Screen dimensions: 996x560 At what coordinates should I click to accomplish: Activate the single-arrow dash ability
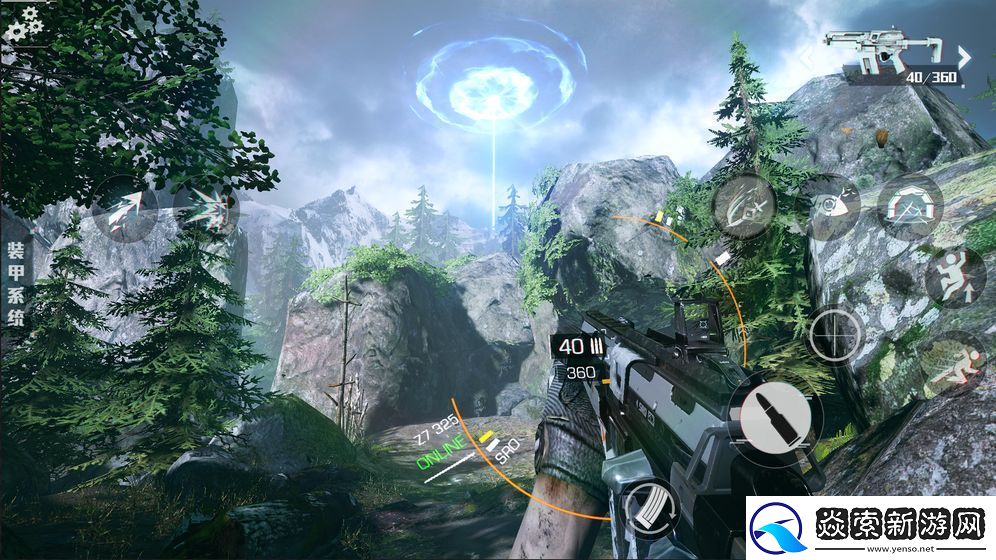pos(124,209)
